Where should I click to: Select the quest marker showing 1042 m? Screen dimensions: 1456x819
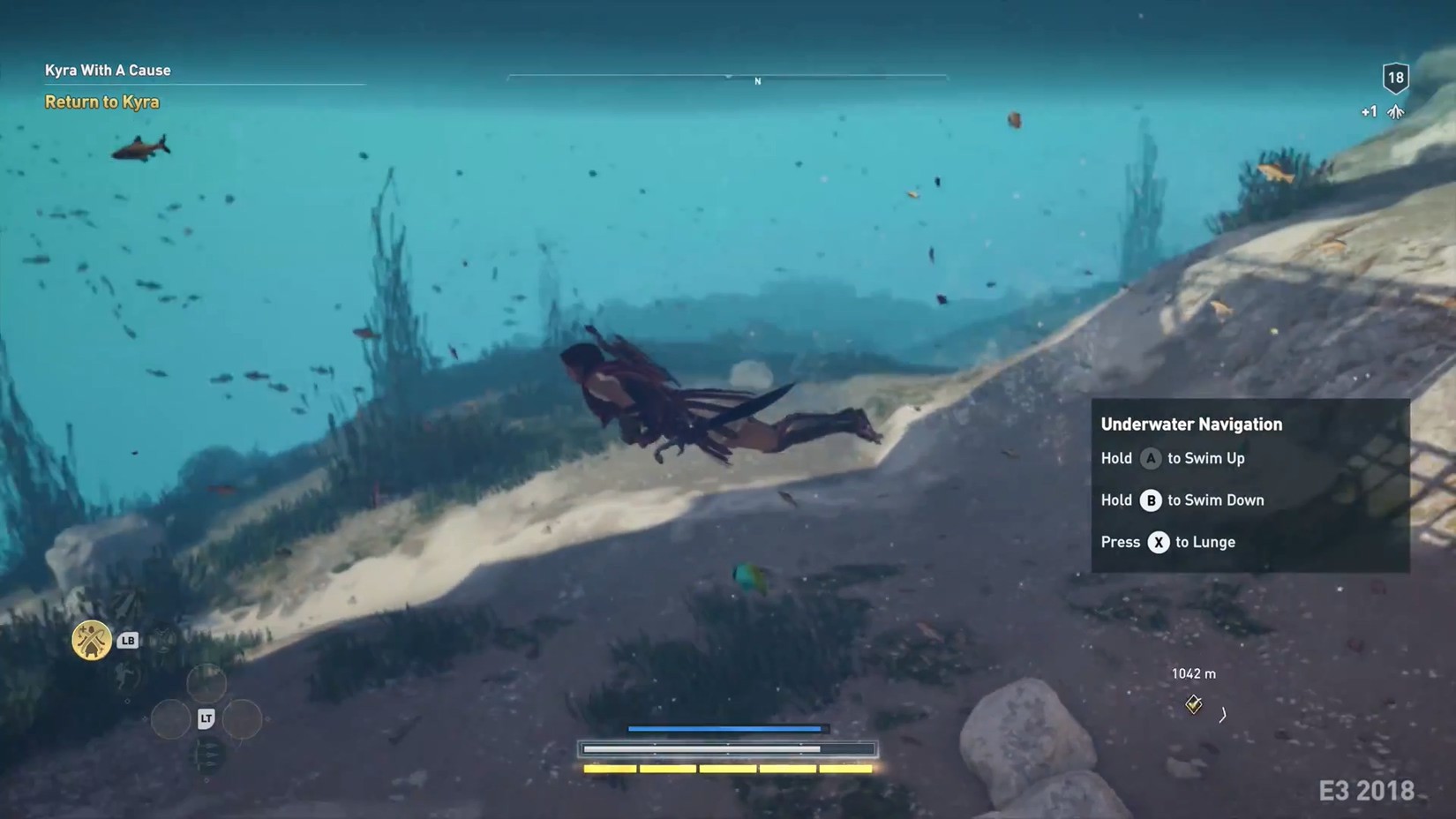(x=1193, y=703)
